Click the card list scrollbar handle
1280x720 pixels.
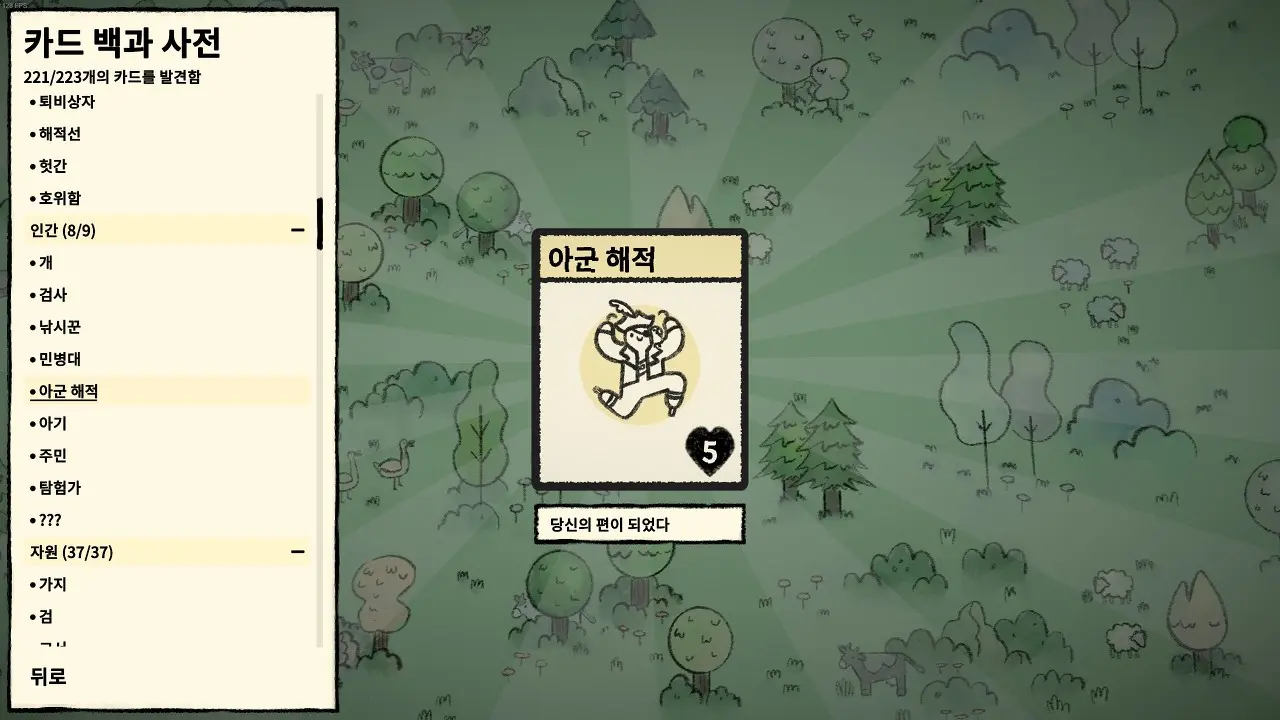(x=320, y=222)
